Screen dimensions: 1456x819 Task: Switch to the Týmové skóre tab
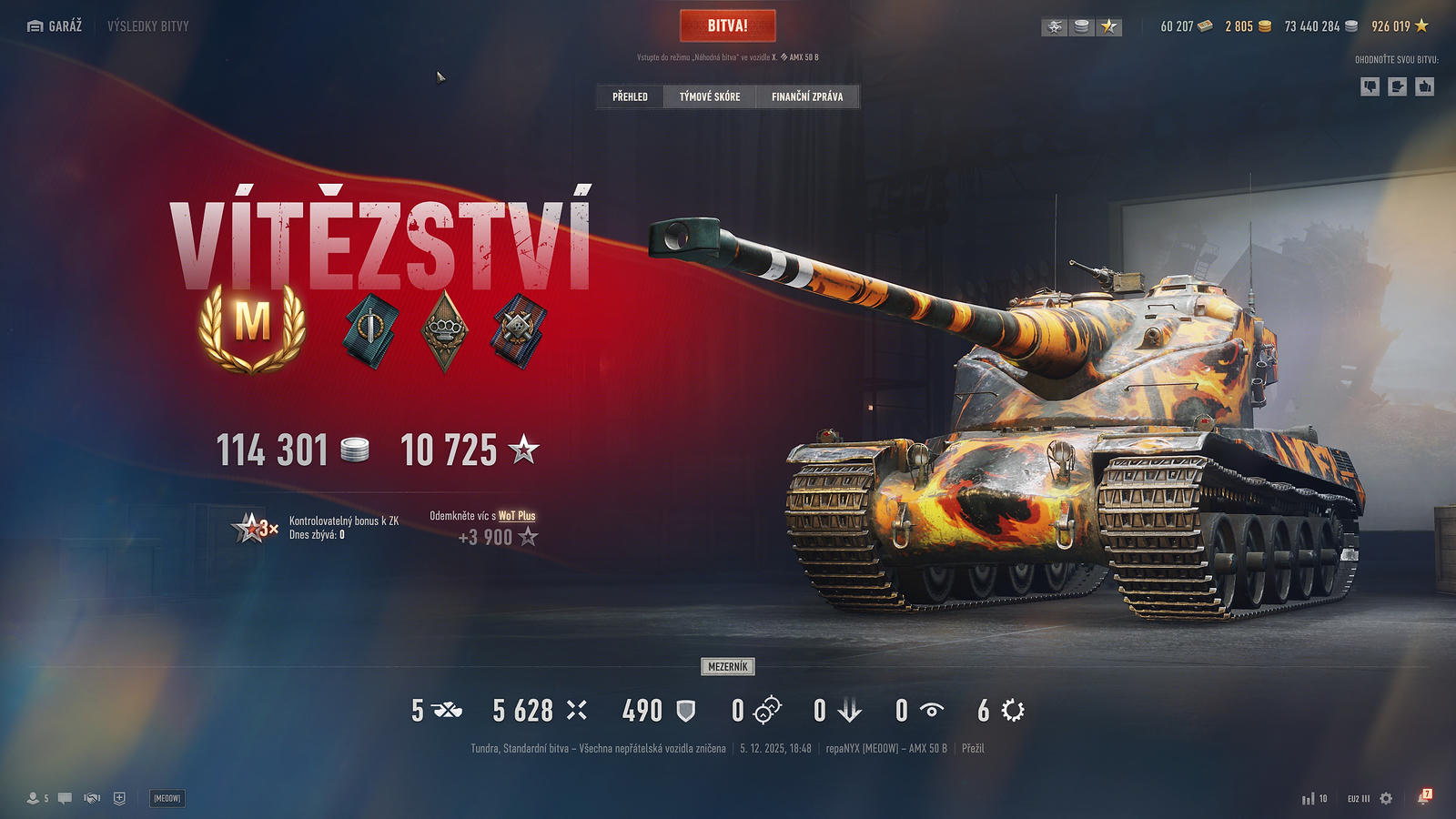[x=710, y=96]
